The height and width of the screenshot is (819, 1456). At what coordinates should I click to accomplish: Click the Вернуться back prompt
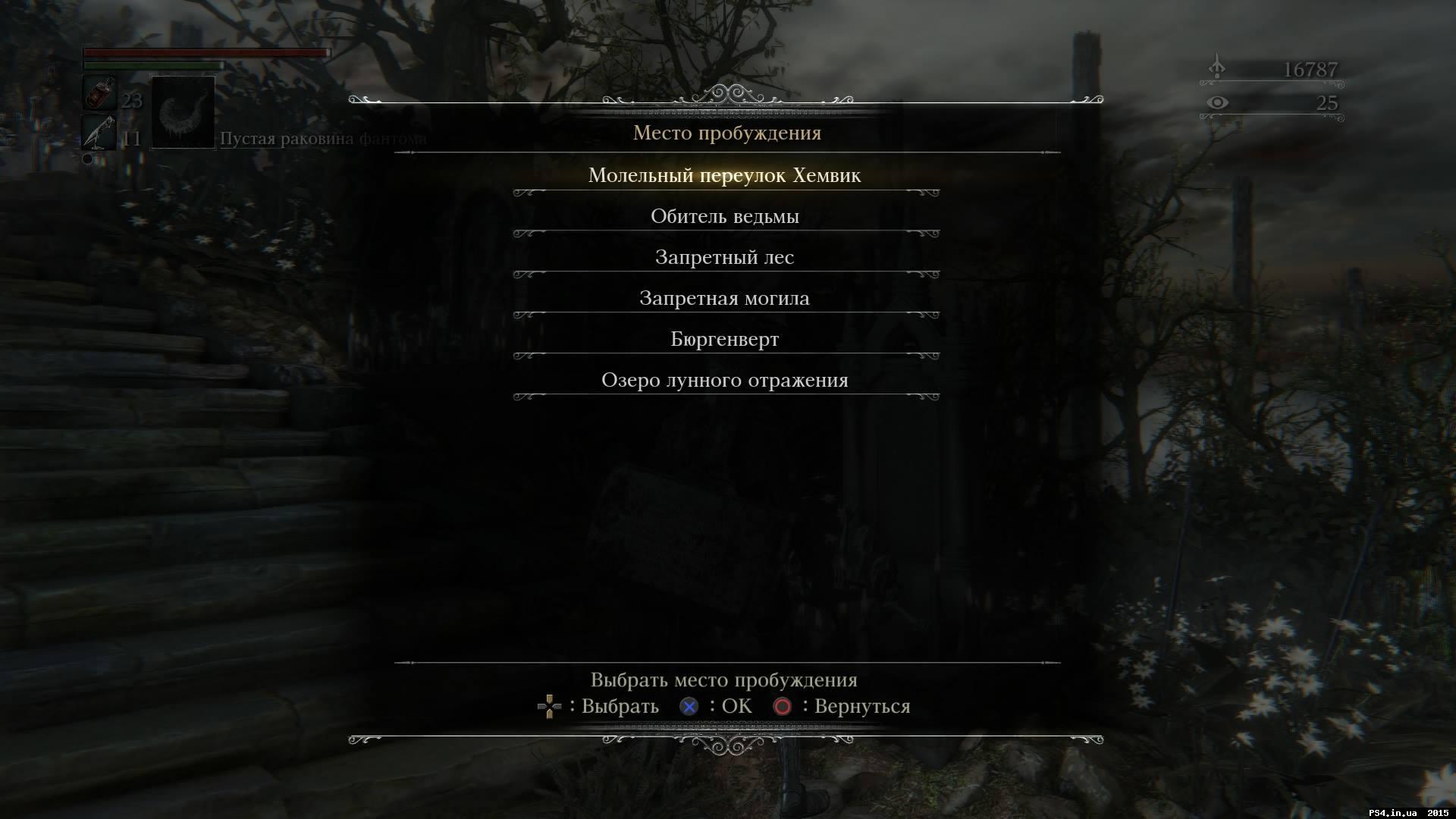(x=861, y=706)
